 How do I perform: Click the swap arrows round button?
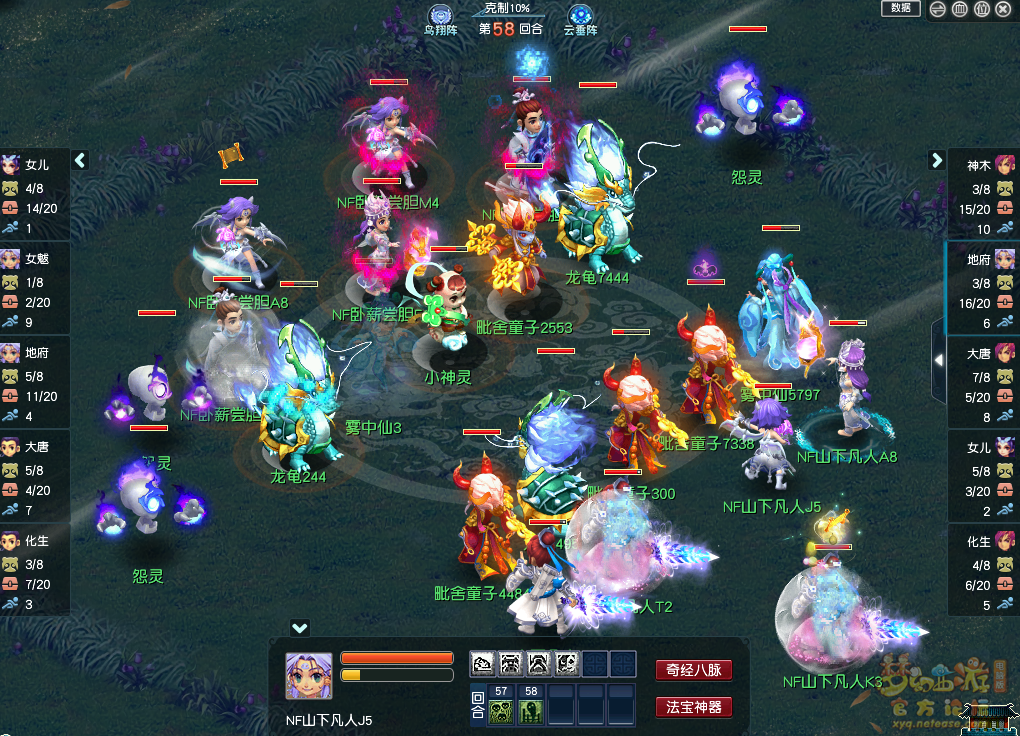(x=937, y=9)
